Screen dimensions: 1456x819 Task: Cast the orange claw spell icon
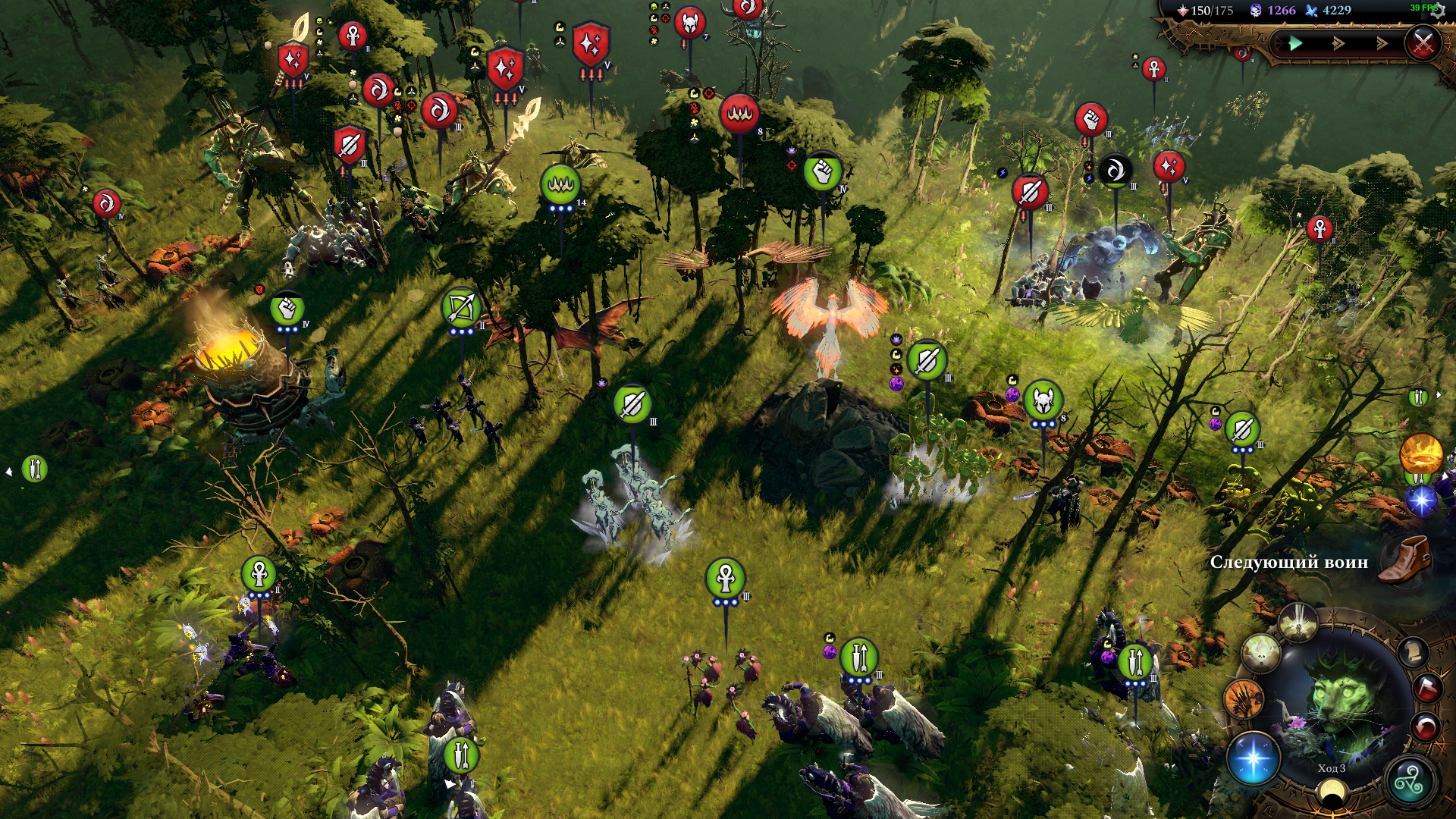click(x=1244, y=698)
